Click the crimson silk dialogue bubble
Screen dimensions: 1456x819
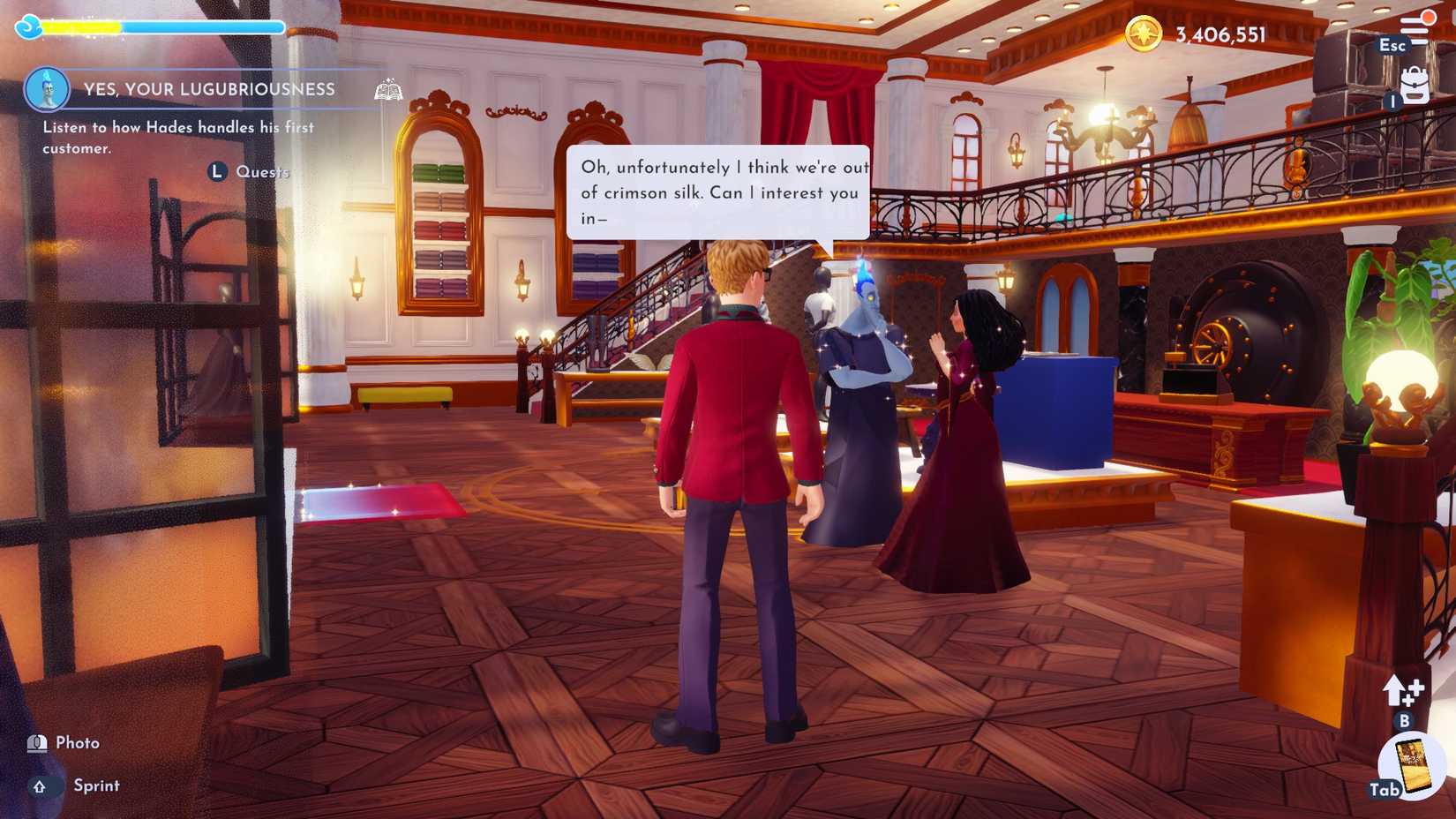(721, 192)
